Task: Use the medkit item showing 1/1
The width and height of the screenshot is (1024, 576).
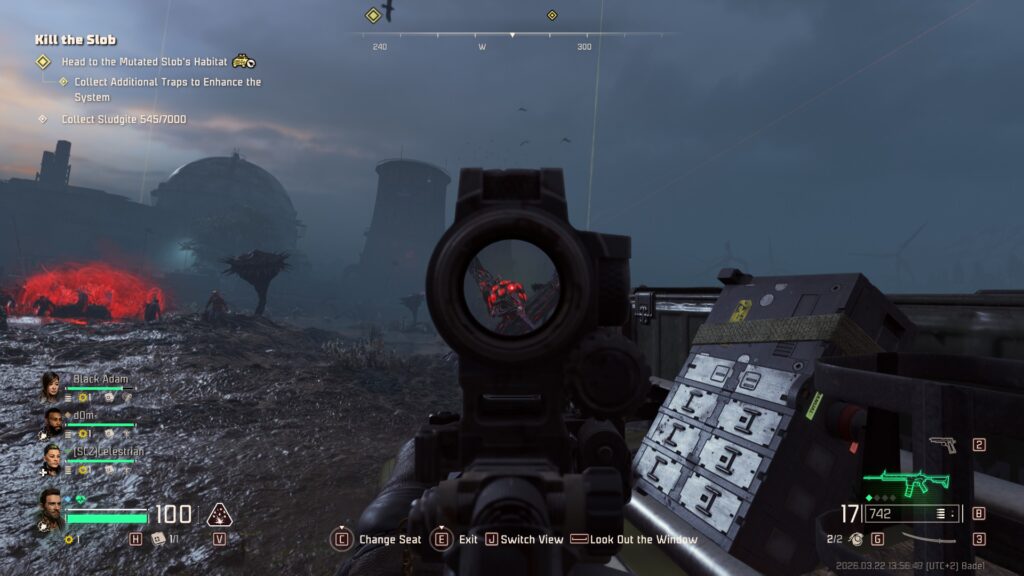Action: click(x=160, y=539)
